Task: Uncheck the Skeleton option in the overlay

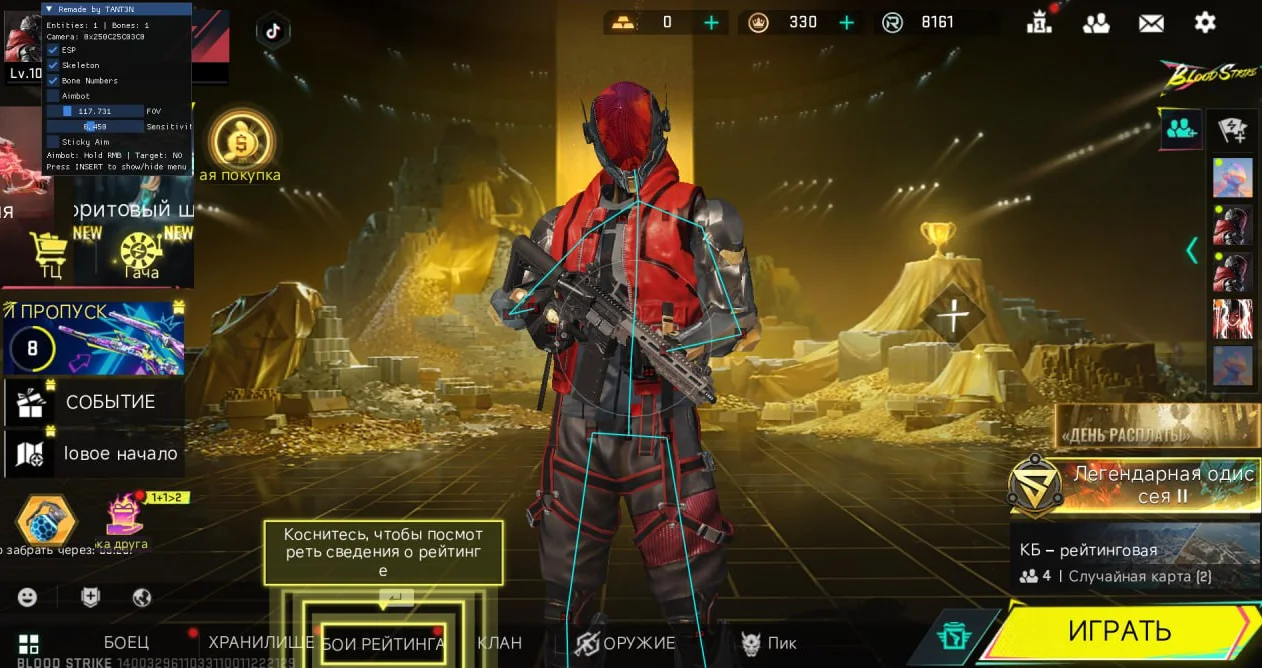Action: click(54, 65)
